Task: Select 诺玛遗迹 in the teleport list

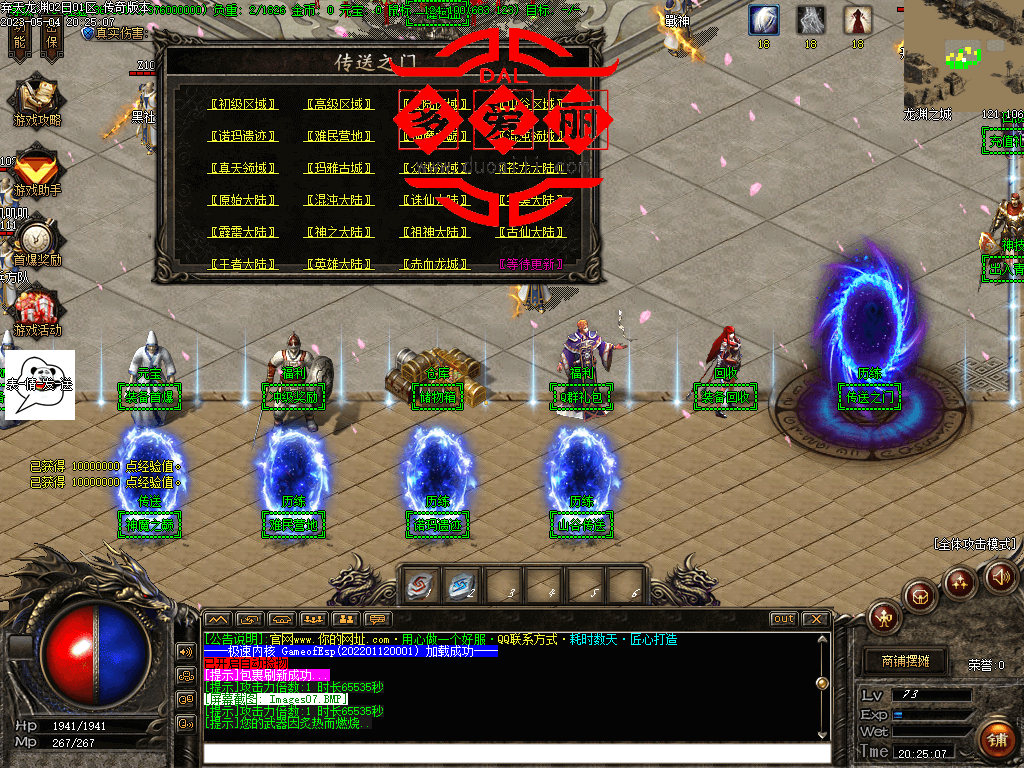Action: tap(243, 136)
